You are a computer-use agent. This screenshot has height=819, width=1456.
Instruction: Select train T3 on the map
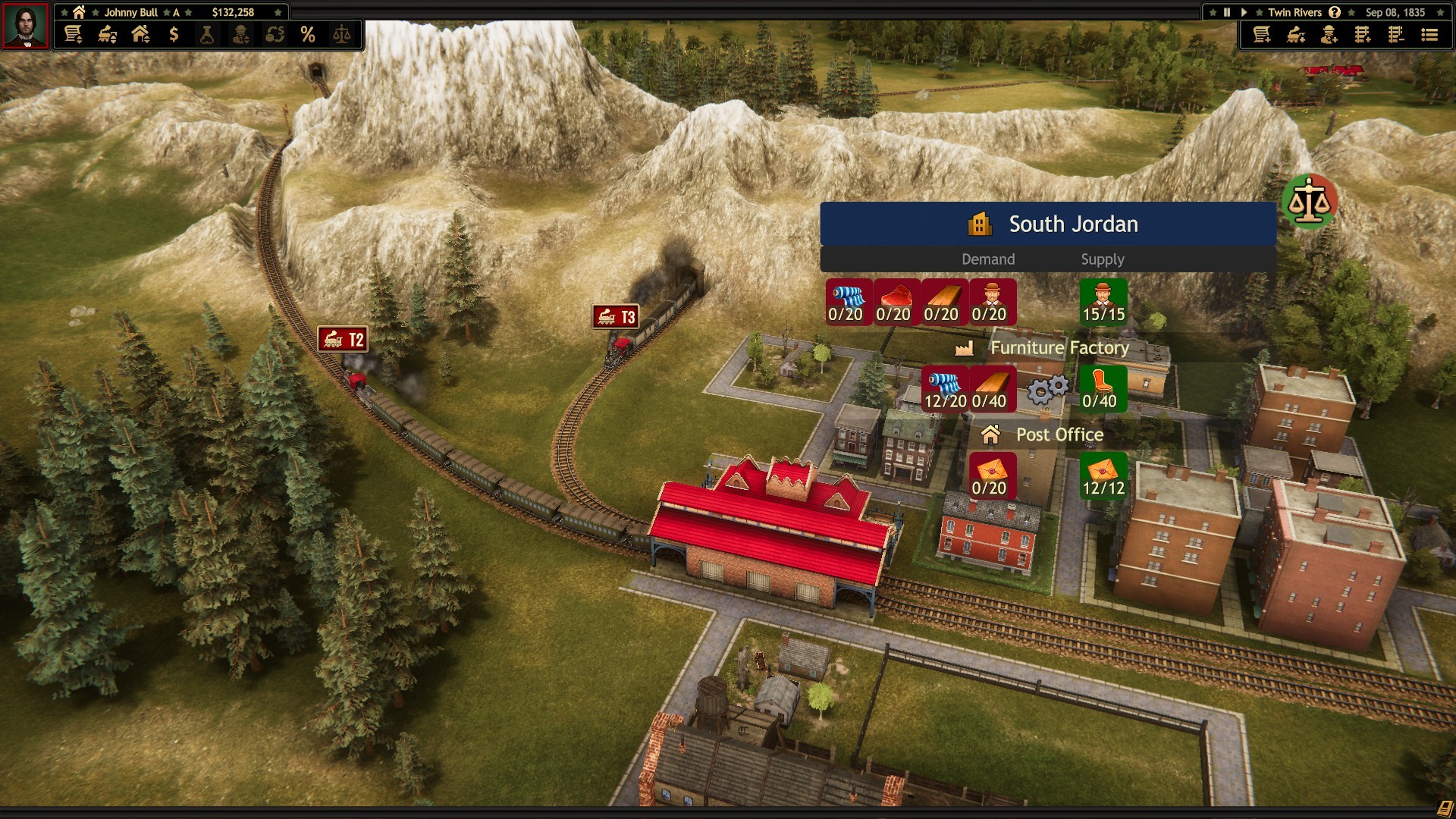616,317
